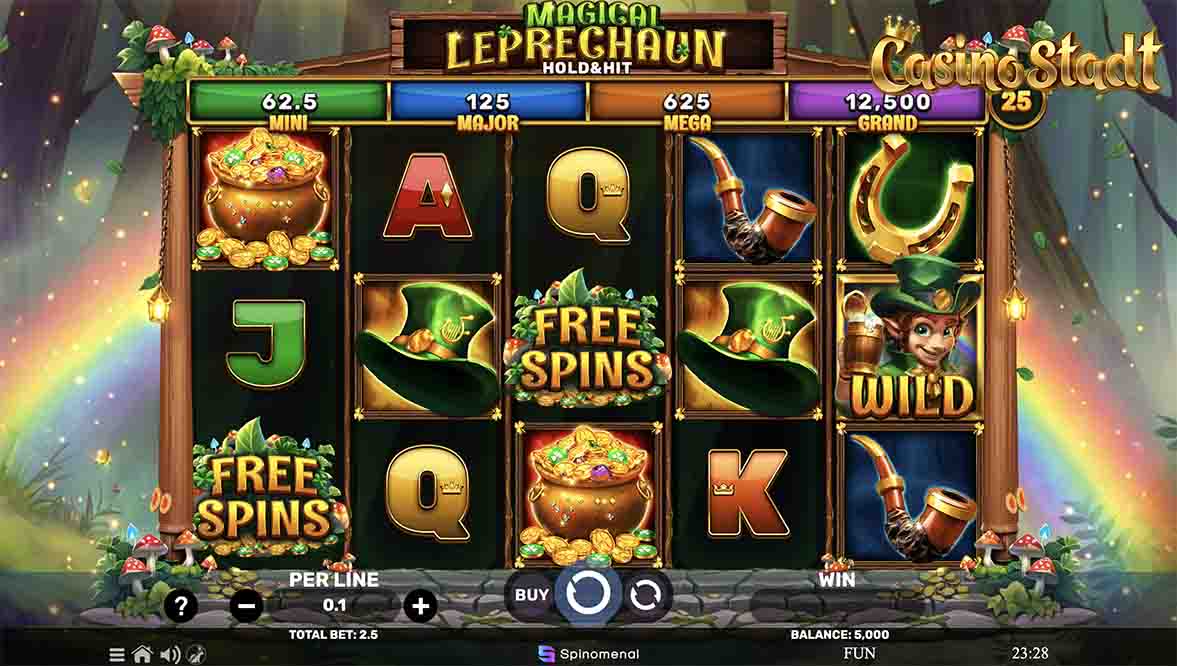Enable autoplay with the double-arrow button
The width and height of the screenshot is (1177, 666).
(x=645, y=595)
